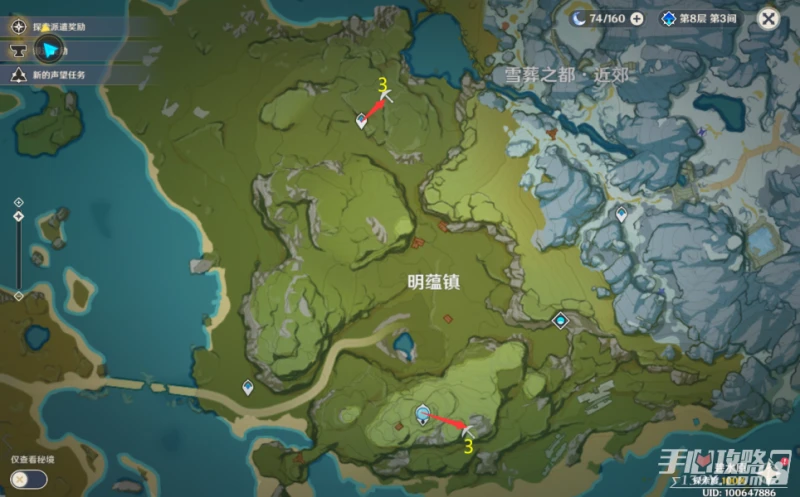Viewport: 800px width, 497px height.
Task: Zoom out using the bottom of the zoom slider
Action: pyautogui.click(x=18, y=295)
